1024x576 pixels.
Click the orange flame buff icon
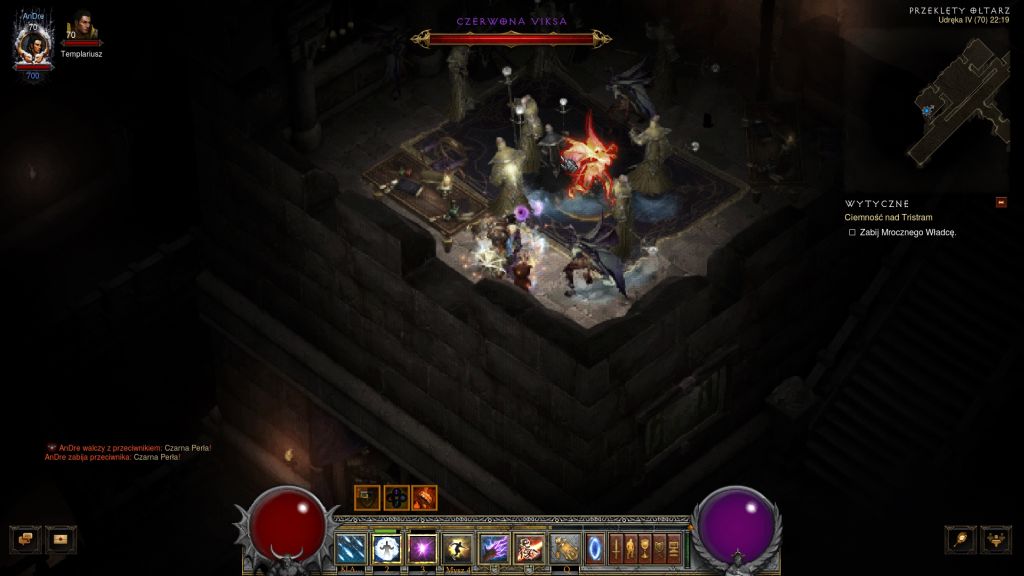pos(425,497)
